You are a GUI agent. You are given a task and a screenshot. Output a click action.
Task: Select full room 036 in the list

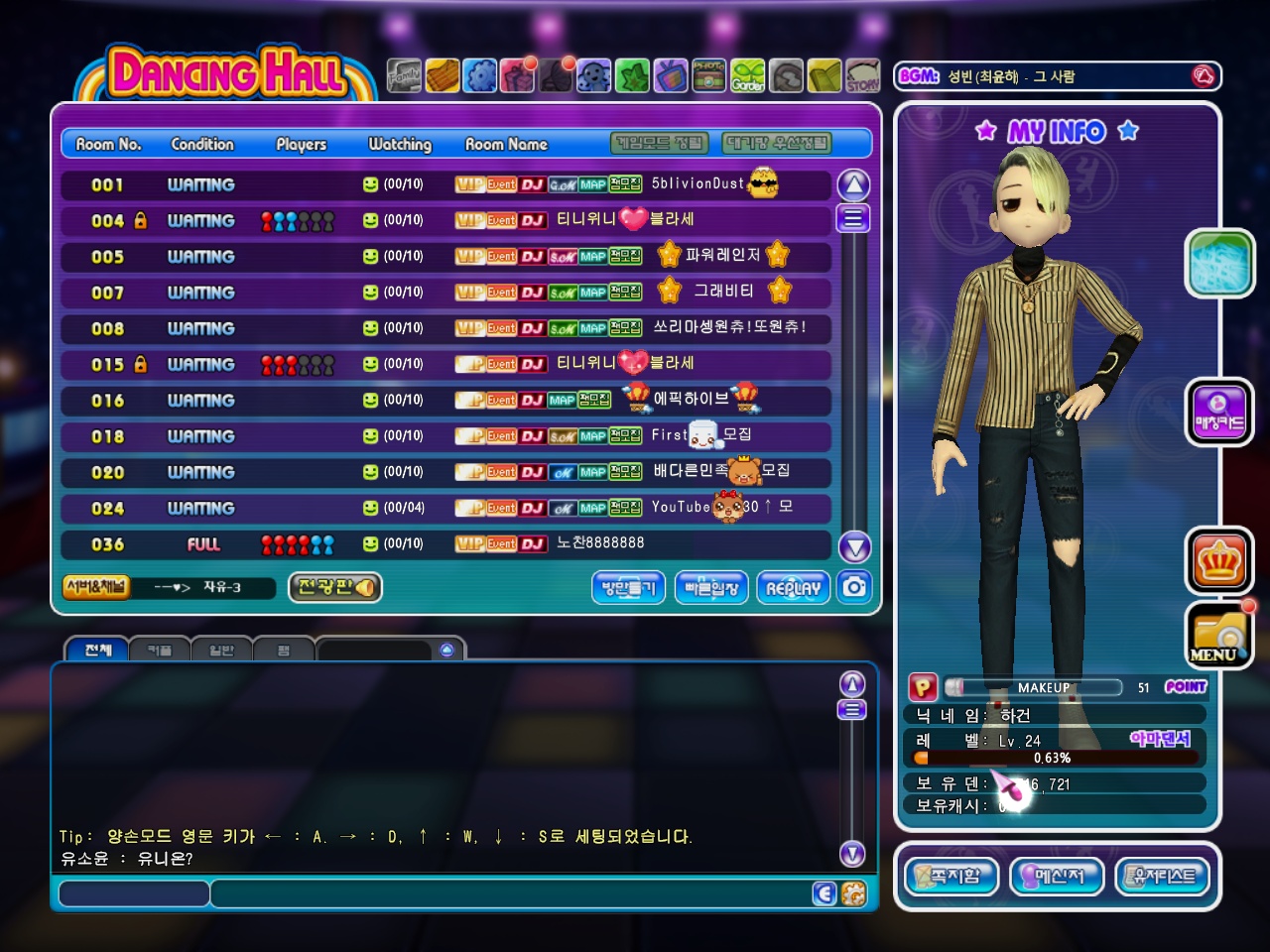coord(446,544)
